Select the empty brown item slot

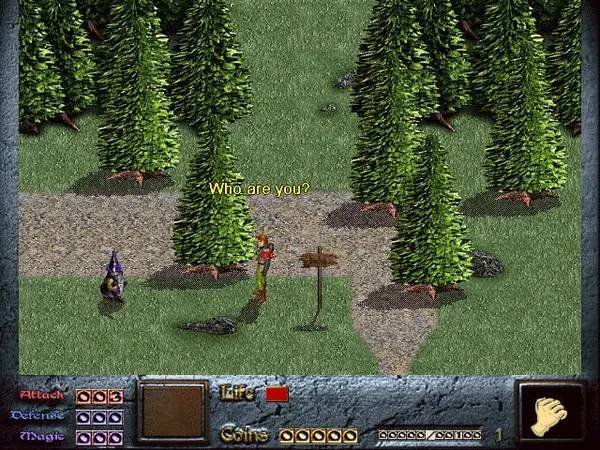(173, 412)
